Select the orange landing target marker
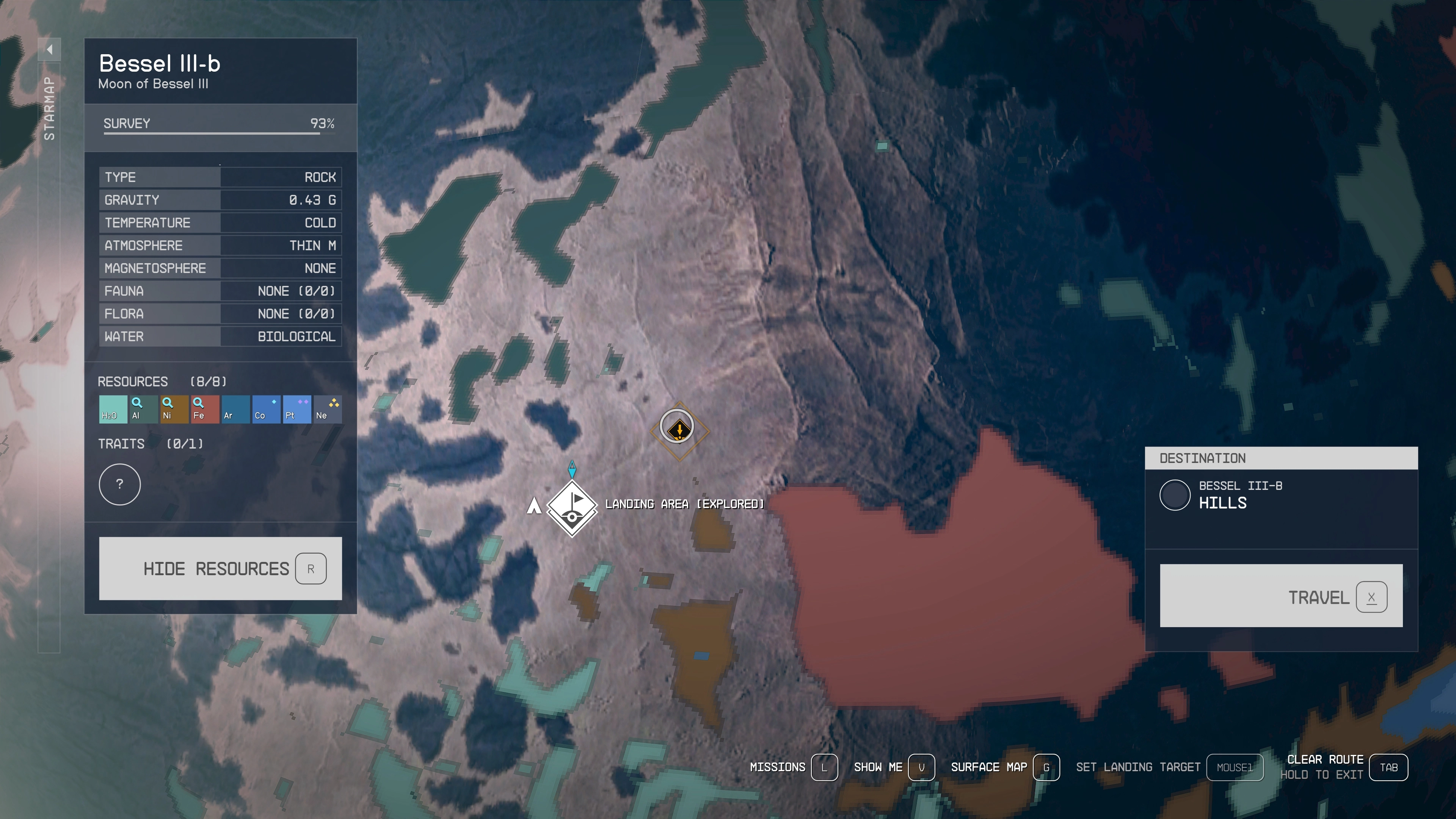The width and height of the screenshot is (1456, 819). (x=679, y=430)
